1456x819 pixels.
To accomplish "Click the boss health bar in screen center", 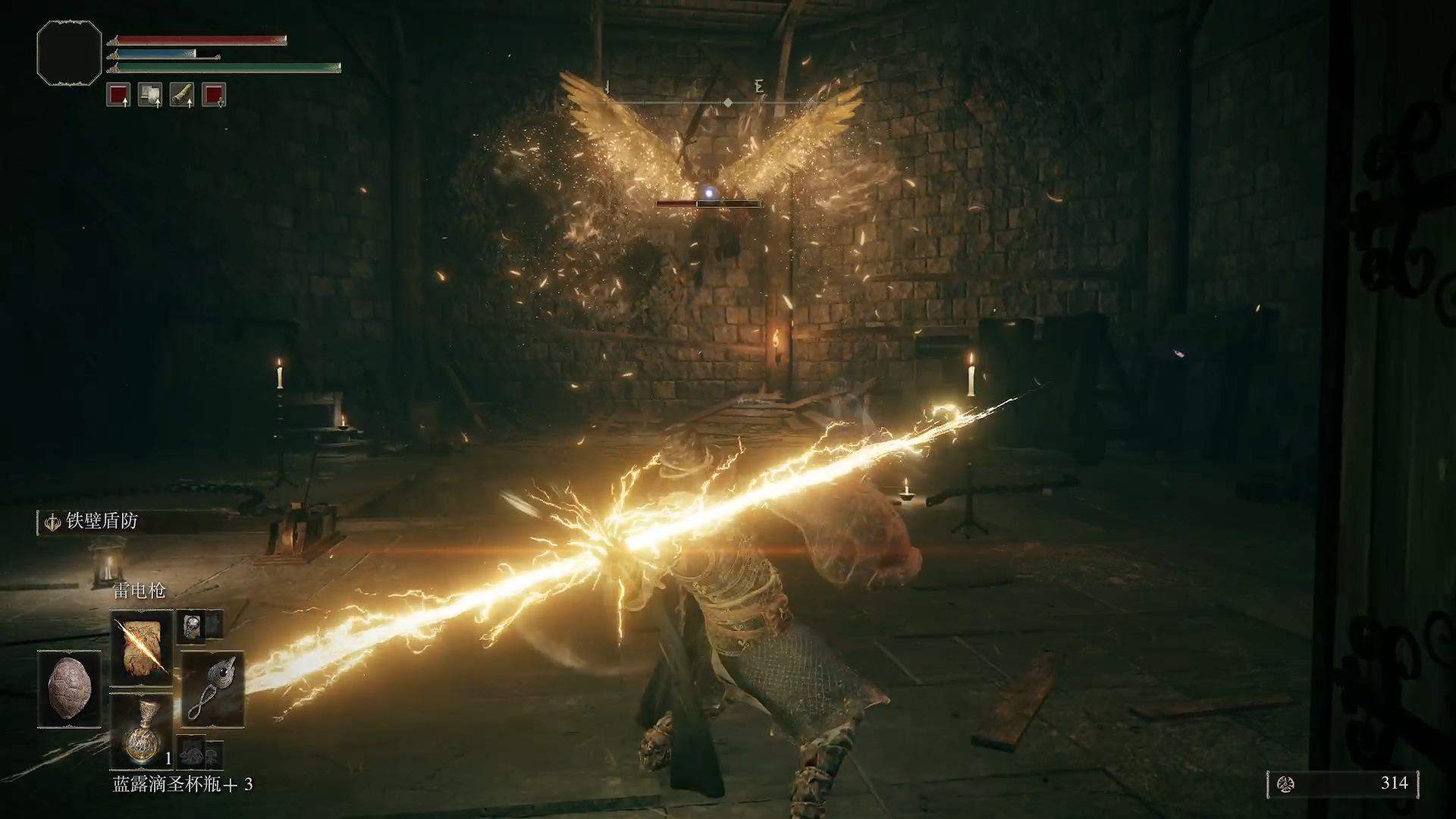I will tap(707, 205).
